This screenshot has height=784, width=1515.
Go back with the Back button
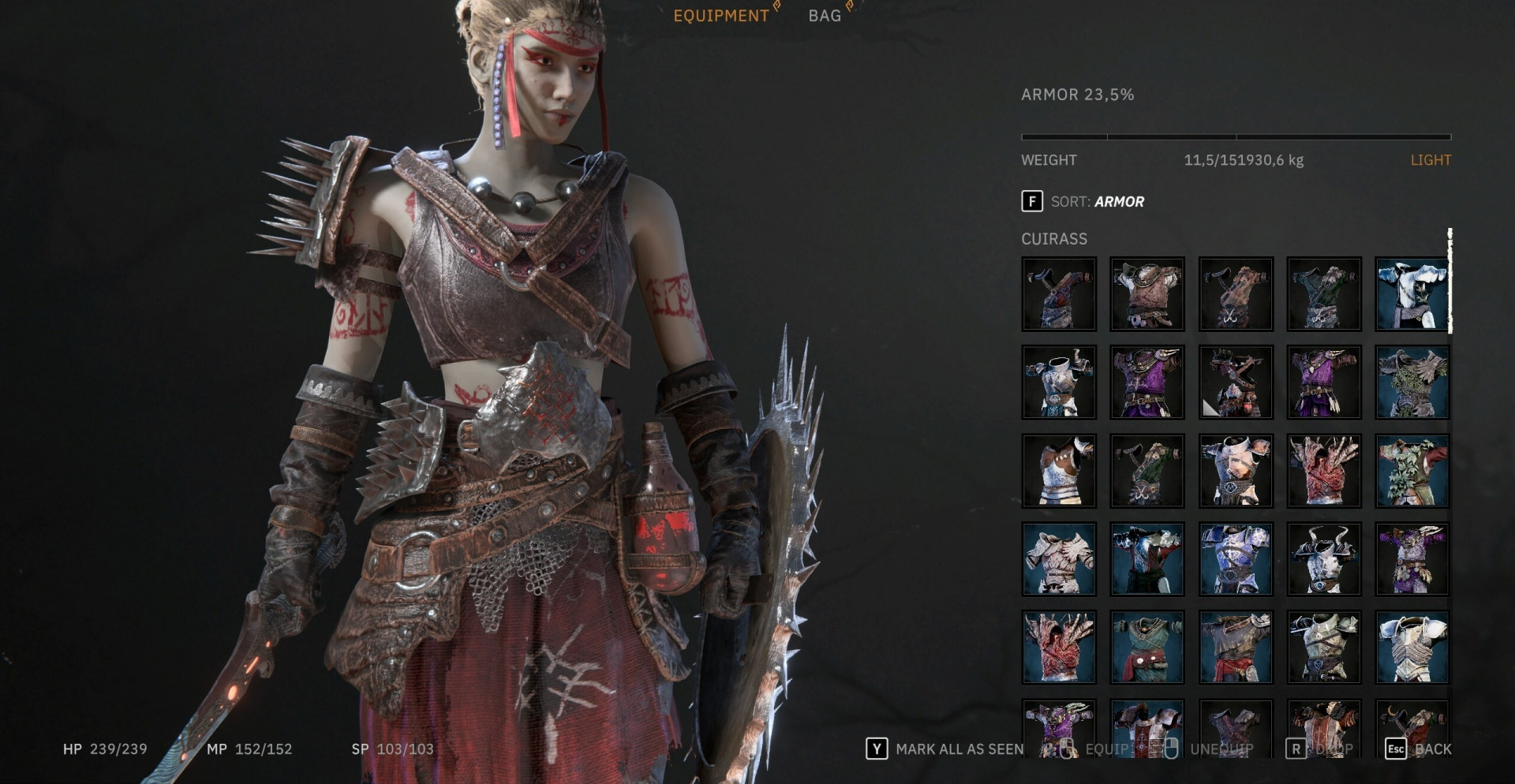[x=1419, y=749]
